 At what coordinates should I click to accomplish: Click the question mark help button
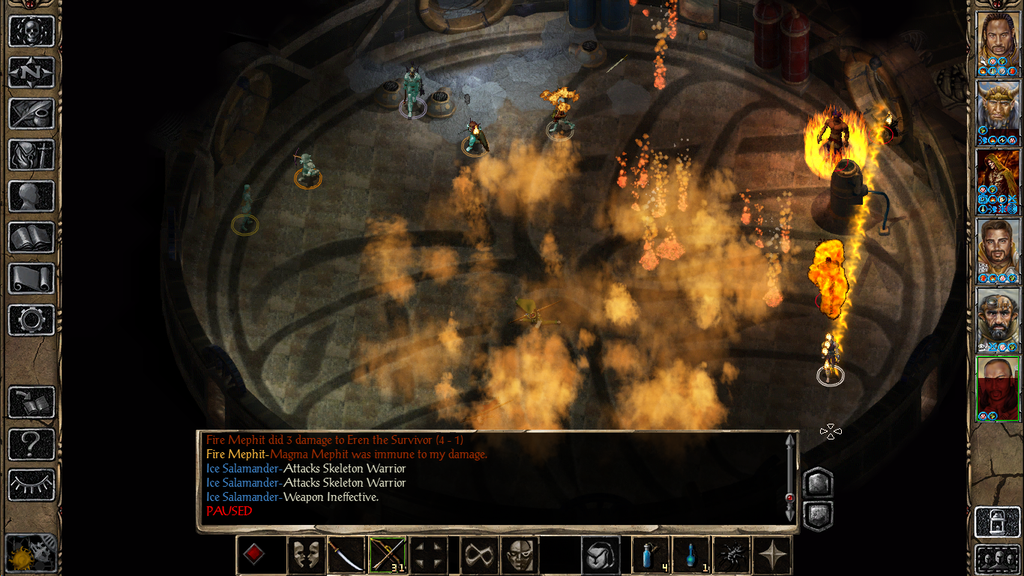pyautogui.click(x=31, y=443)
